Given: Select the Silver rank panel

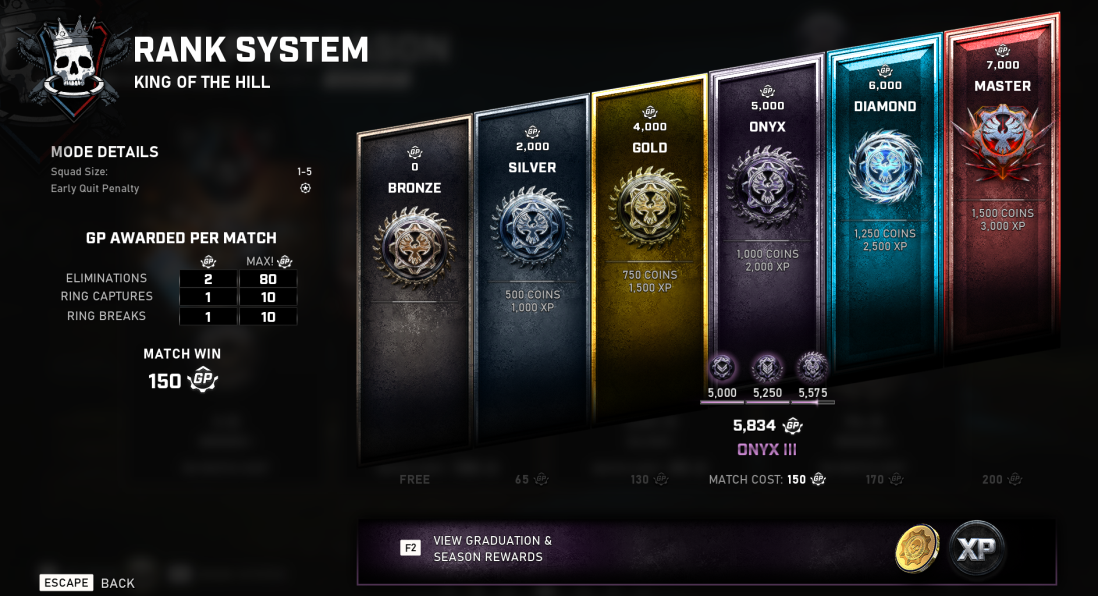Looking at the screenshot, I should coord(531,270).
